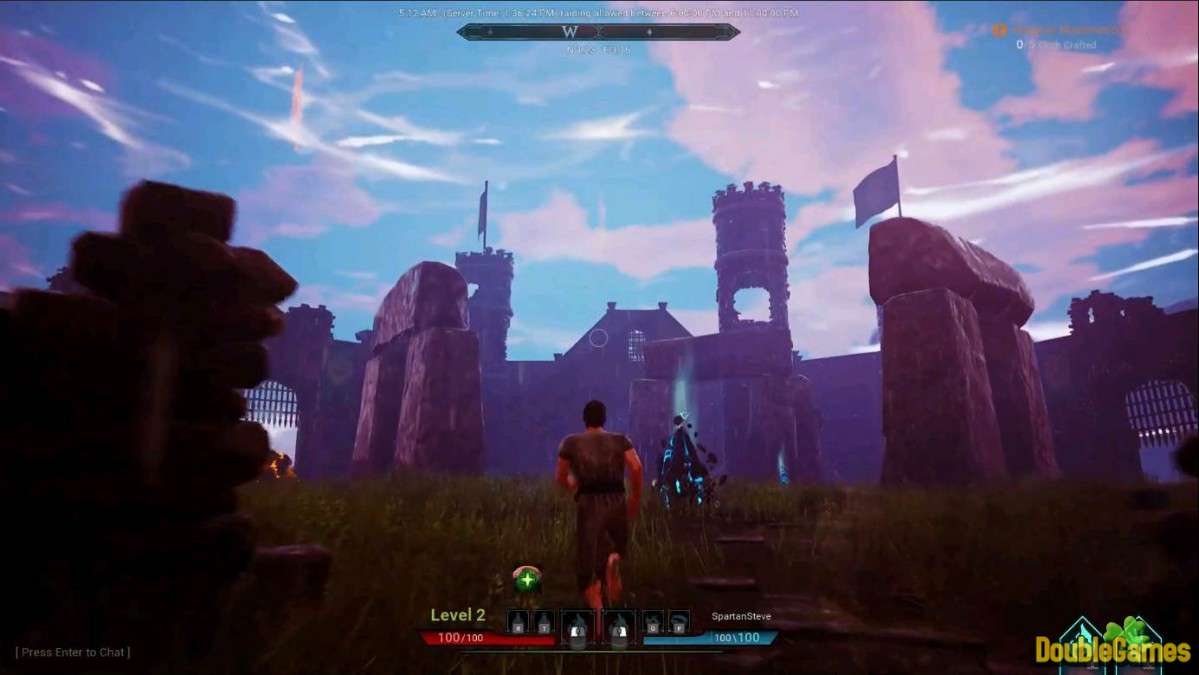This screenshot has height=675, width=1199.
Task: Select the hotbar slot labeled T
Action: click(543, 624)
